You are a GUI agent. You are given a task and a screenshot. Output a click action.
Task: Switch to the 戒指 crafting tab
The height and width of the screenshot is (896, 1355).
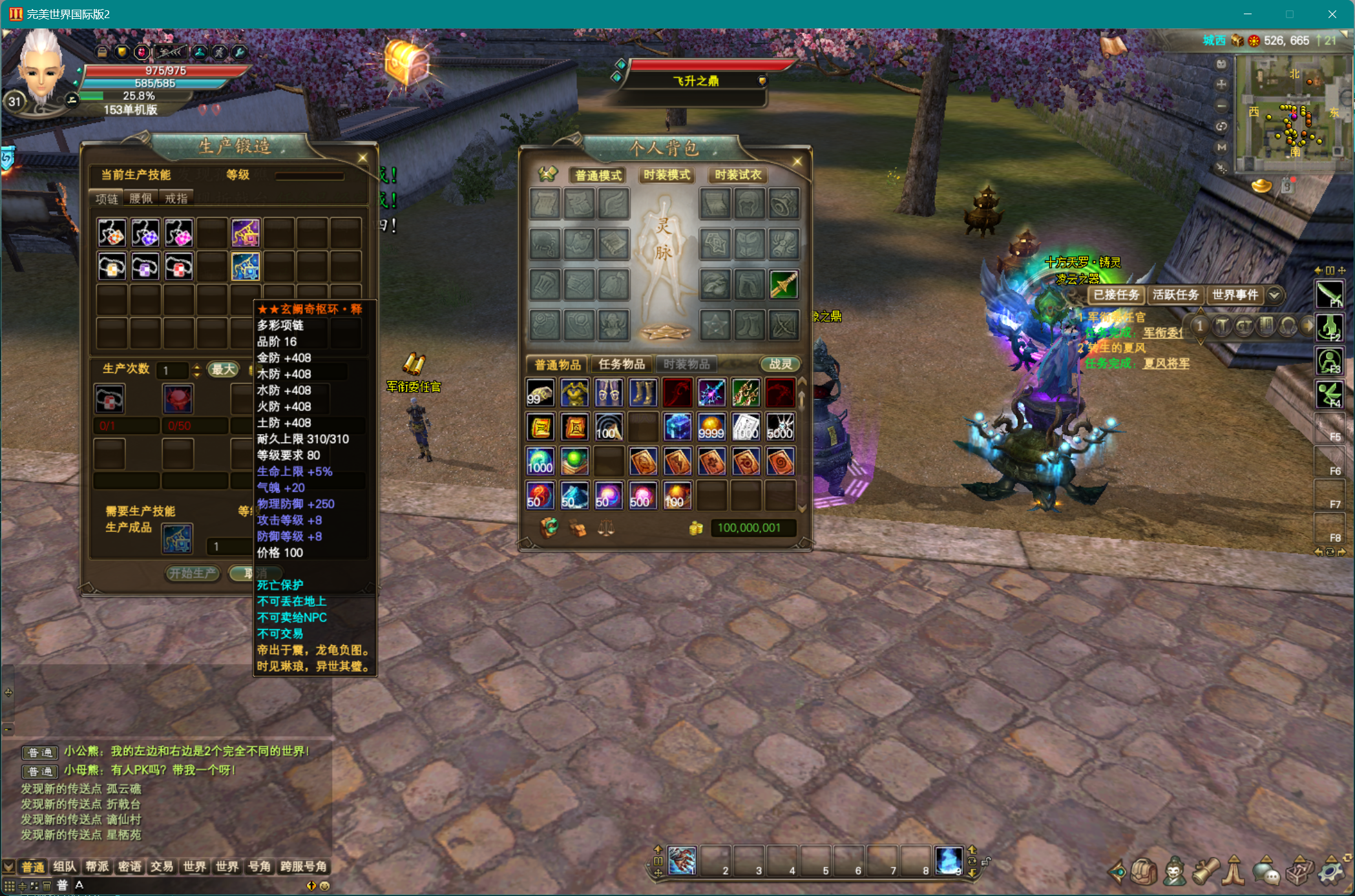pos(176,198)
